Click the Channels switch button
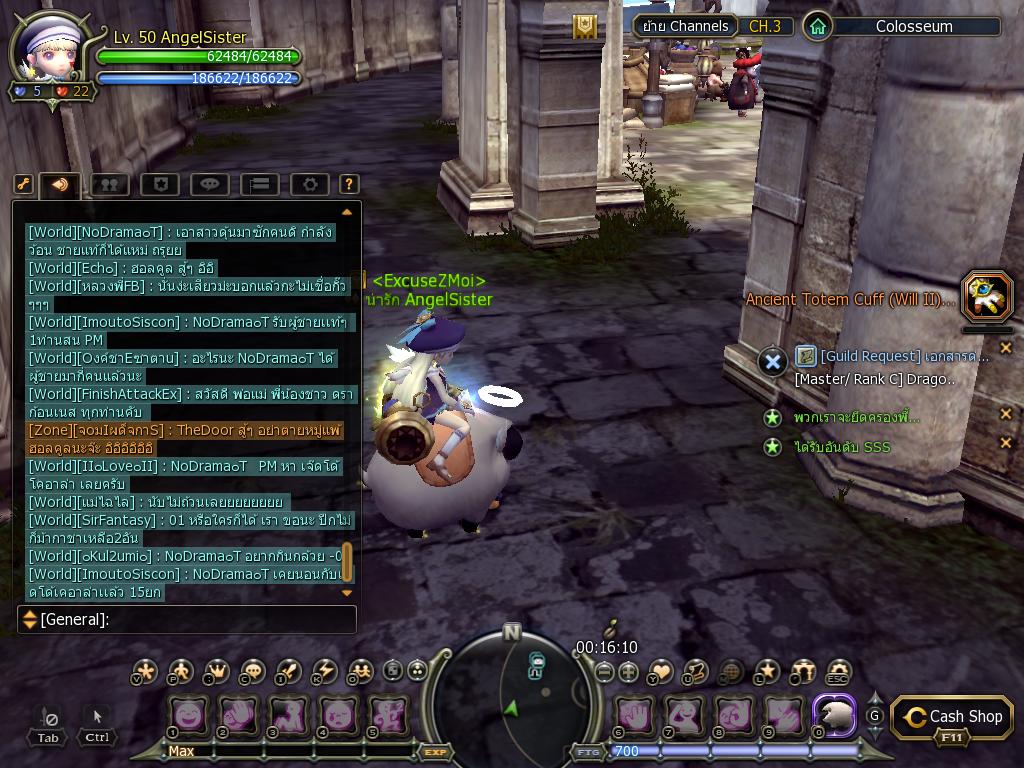1024x768 pixels. pos(685,26)
